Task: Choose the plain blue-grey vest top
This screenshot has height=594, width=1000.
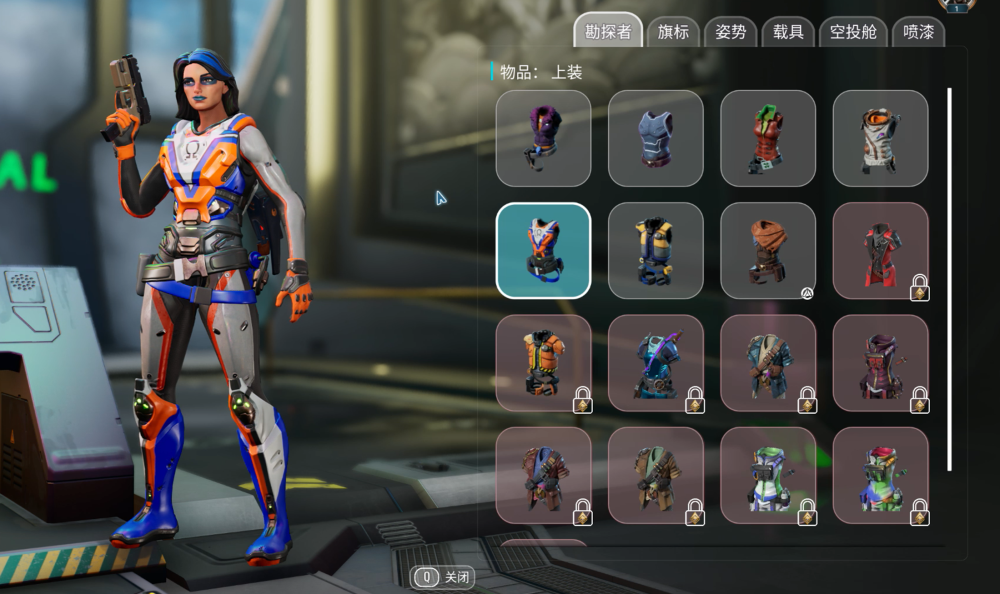Action: 655,138
